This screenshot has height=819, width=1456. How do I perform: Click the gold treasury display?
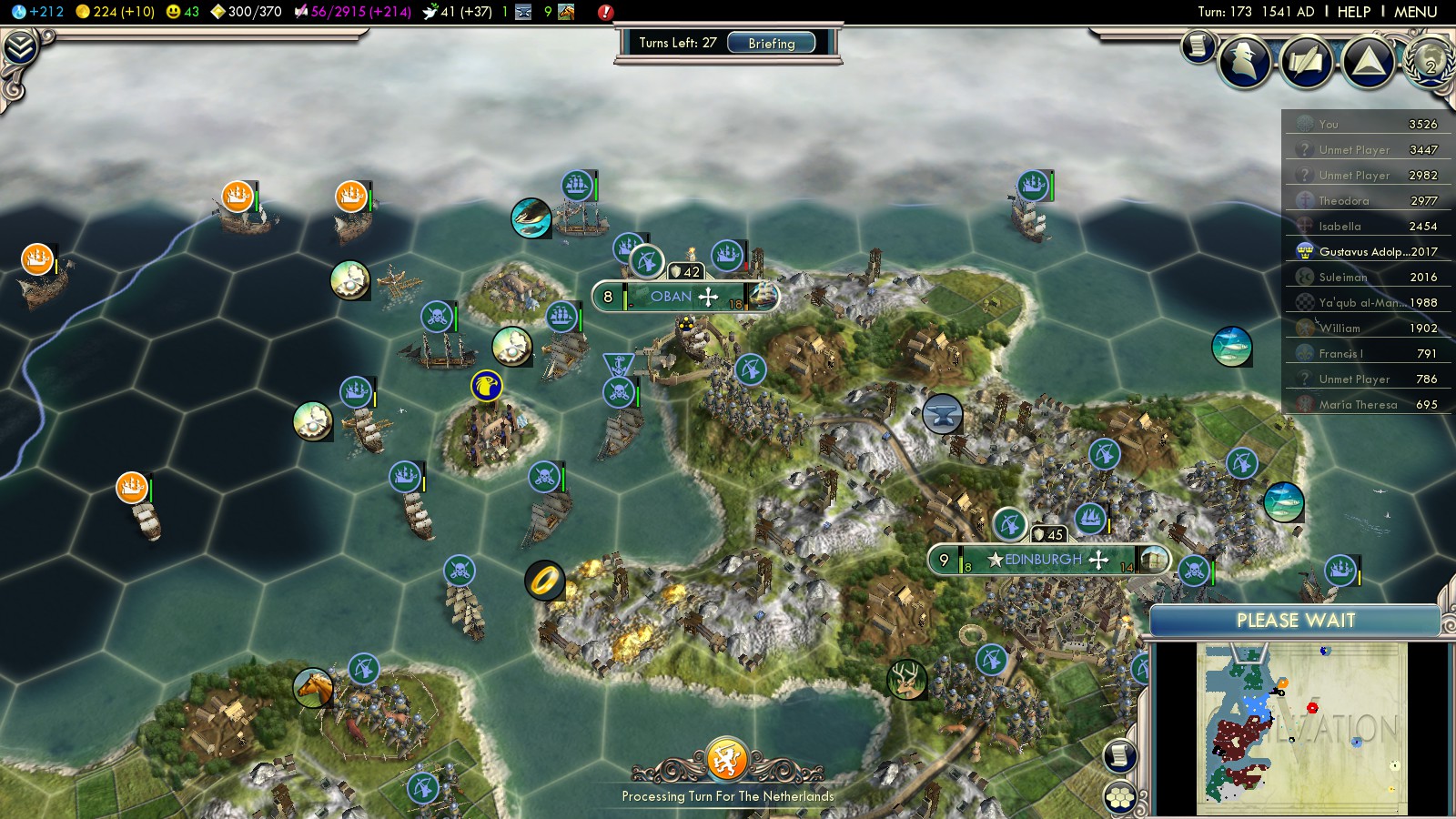(x=116, y=12)
